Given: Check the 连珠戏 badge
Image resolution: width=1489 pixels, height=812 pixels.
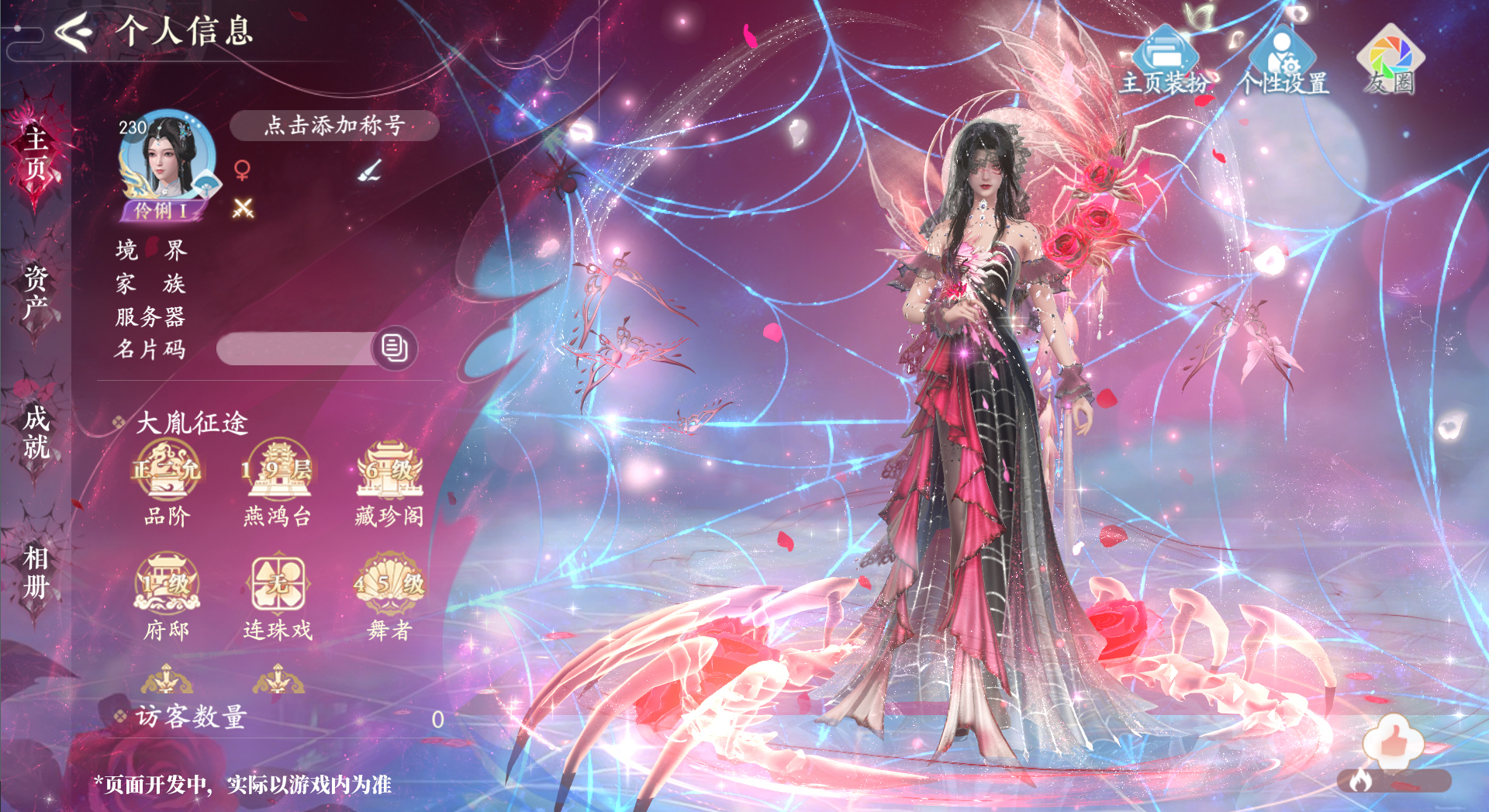Looking at the screenshot, I should [278, 583].
